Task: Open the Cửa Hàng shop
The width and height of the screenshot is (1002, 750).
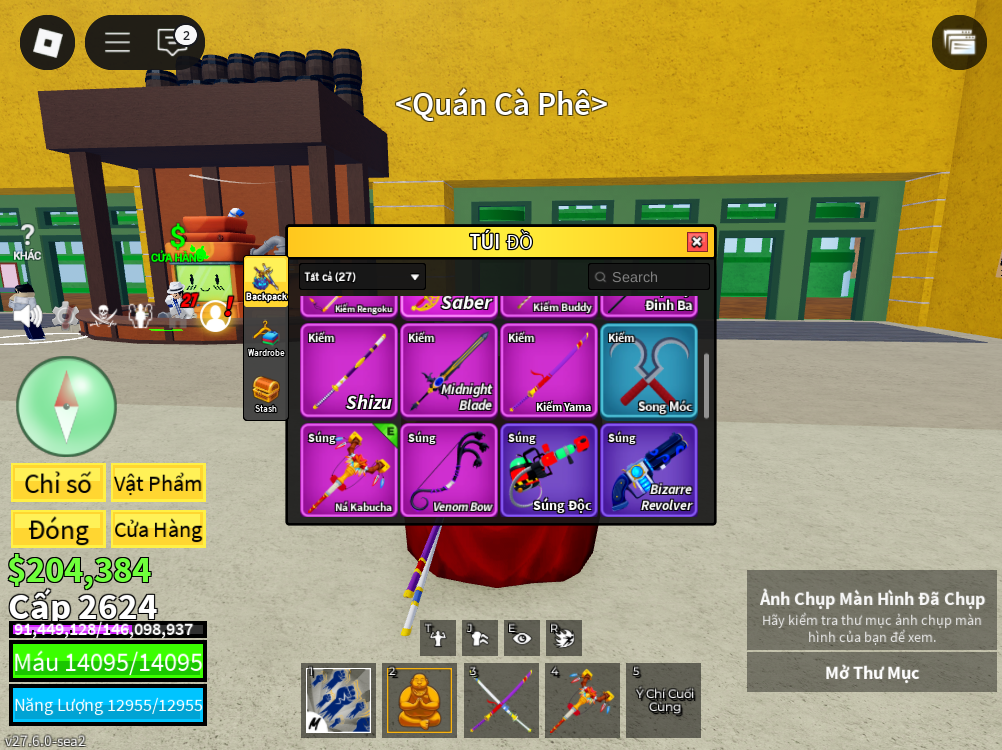Action: (158, 529)
